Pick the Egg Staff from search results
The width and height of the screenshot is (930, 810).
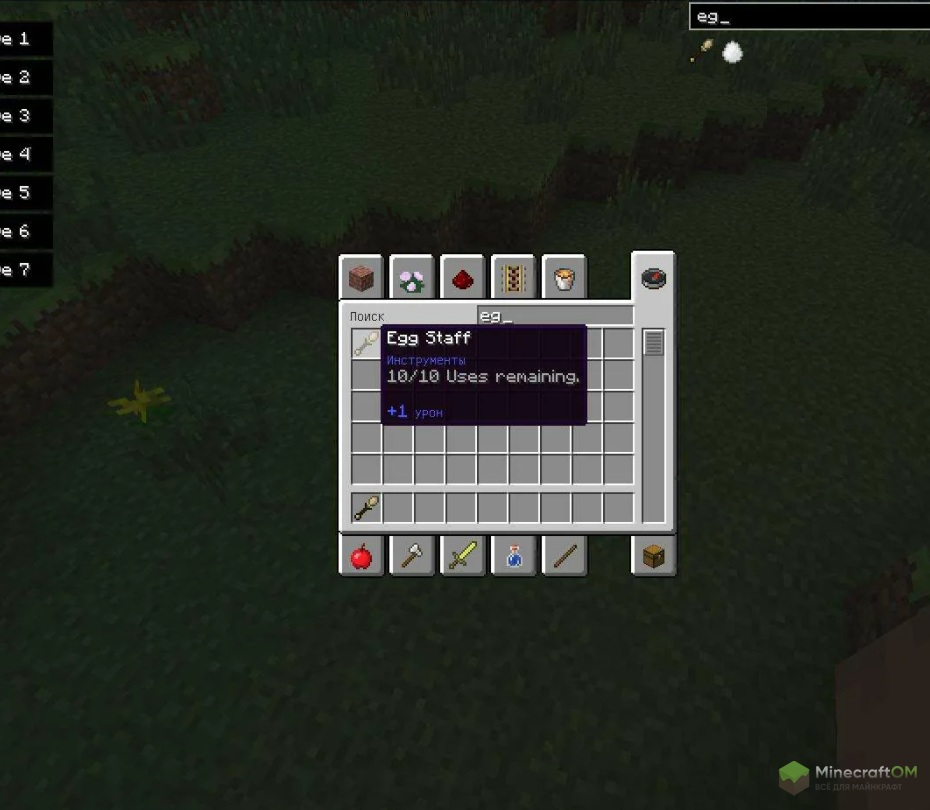point(366,345)
